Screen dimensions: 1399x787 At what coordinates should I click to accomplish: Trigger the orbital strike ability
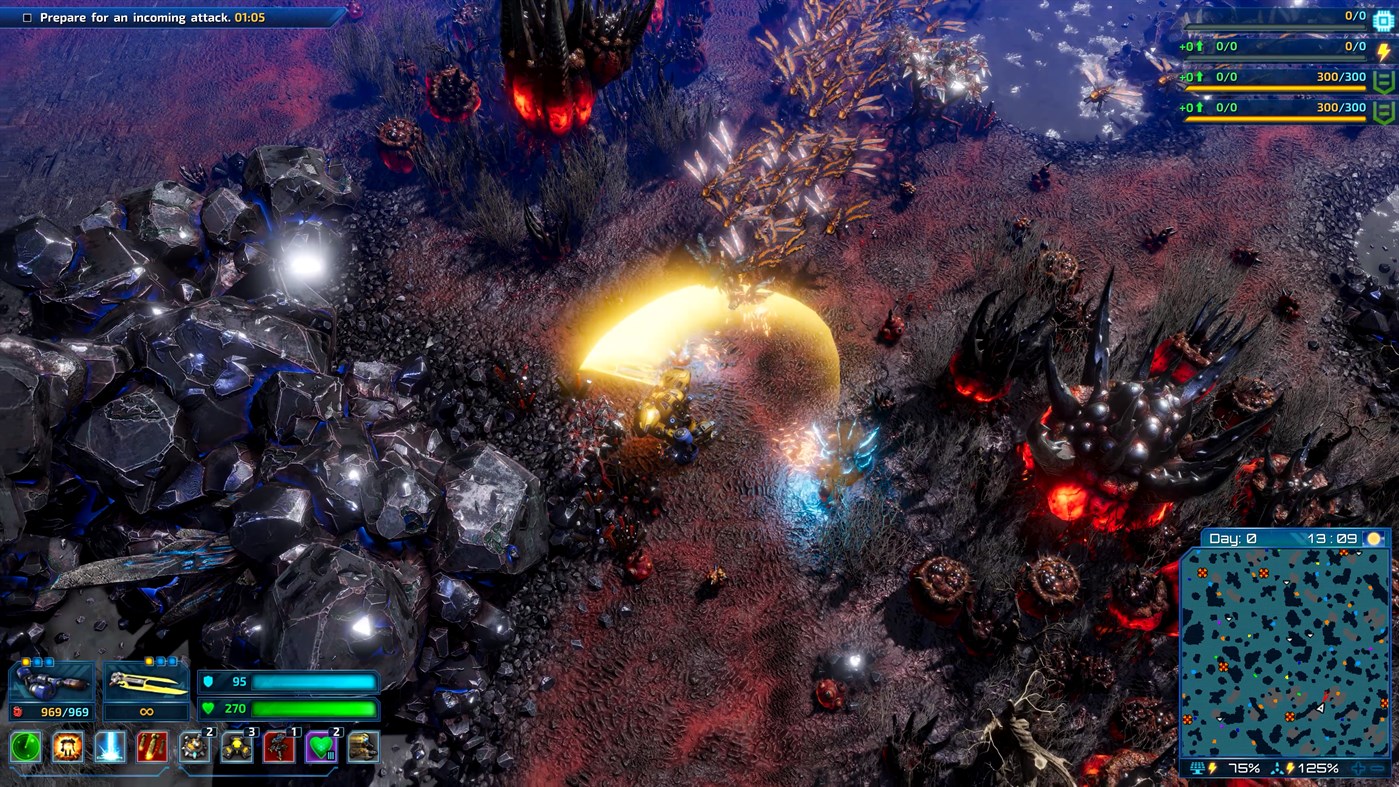pos(110,748)
